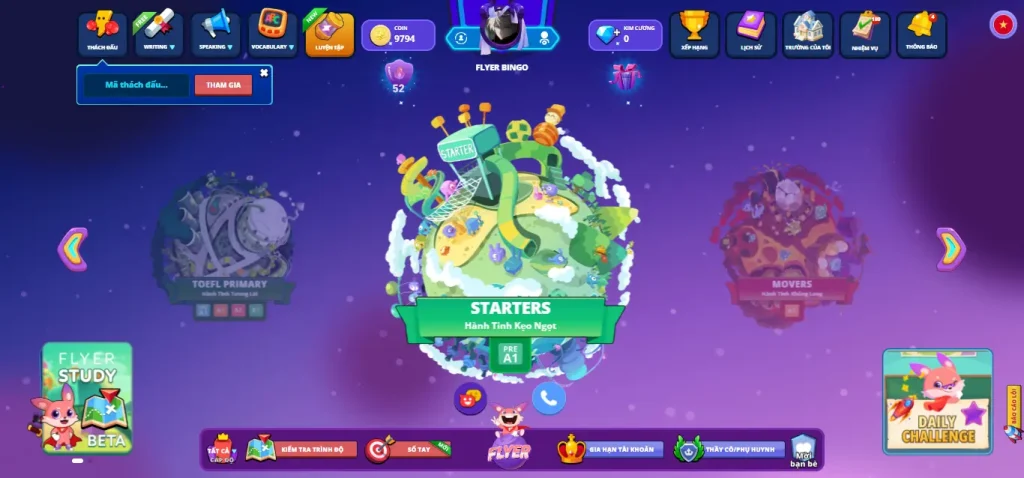Open the Nhiệm Vụ missions checklist
The height and width of the screenshot is (478, 1024).
pyautogui.click(x=865, y=33)
